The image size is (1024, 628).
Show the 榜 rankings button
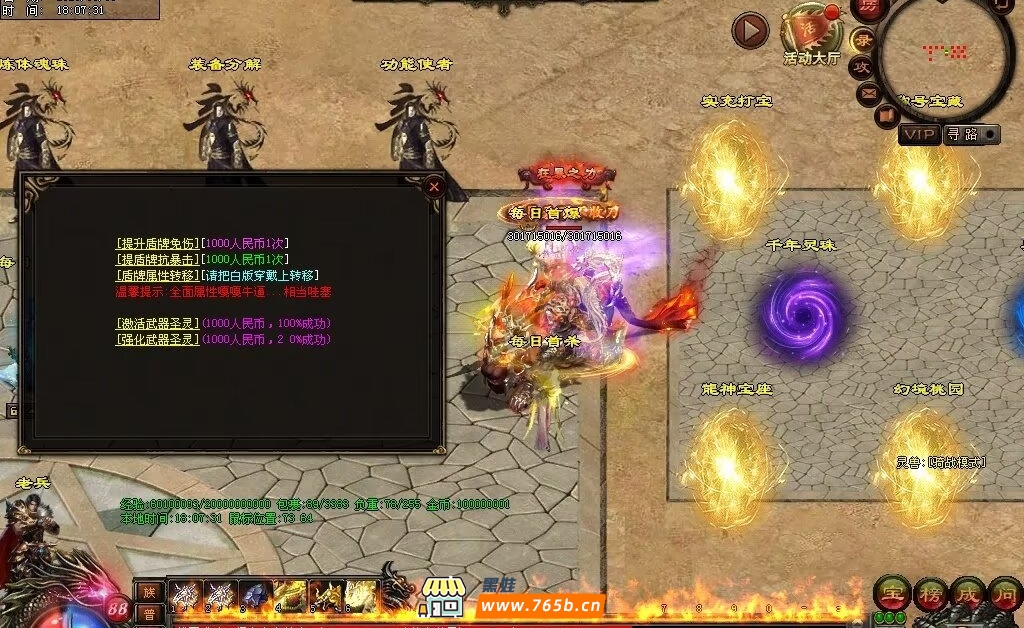point(930,593)
